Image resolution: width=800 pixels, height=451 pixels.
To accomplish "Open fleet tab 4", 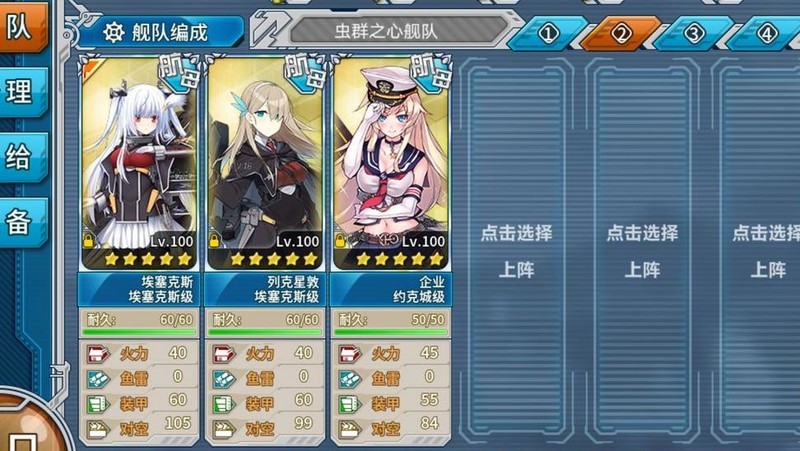I will pyautogui.click(x=767, y=33).
